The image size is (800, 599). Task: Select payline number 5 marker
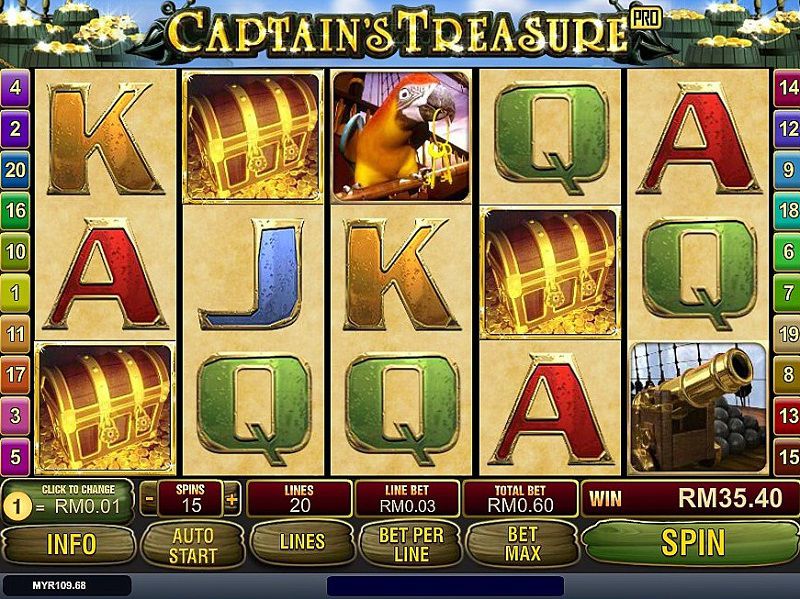point(15,457)
